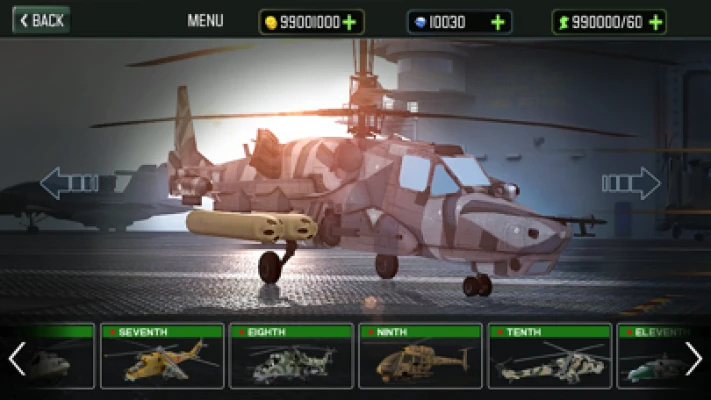Choose the EIGHTH helicopter thumbnail
Viewport: 711px width, 400px height.
291,356
